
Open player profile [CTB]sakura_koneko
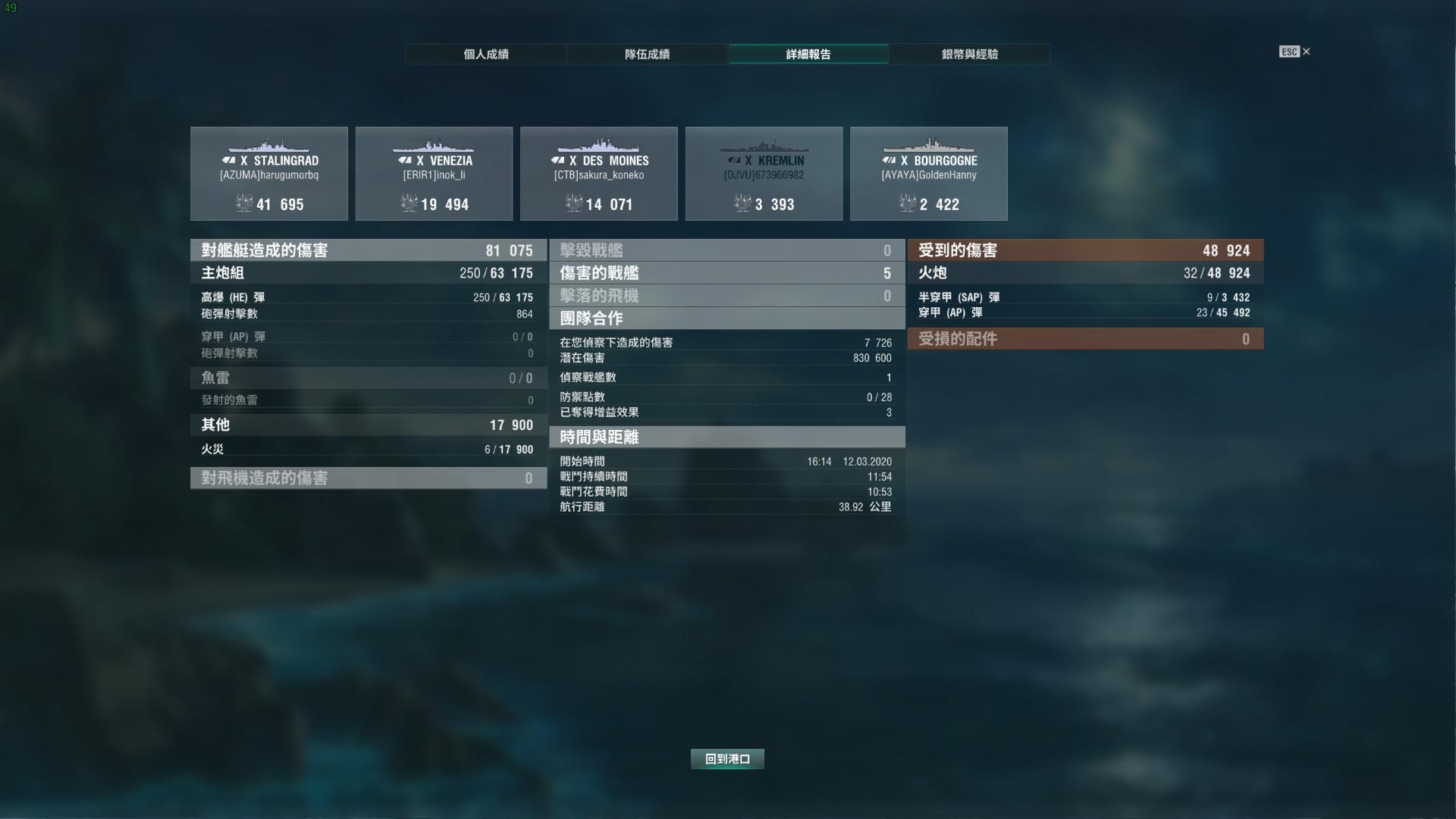point(598,175)
